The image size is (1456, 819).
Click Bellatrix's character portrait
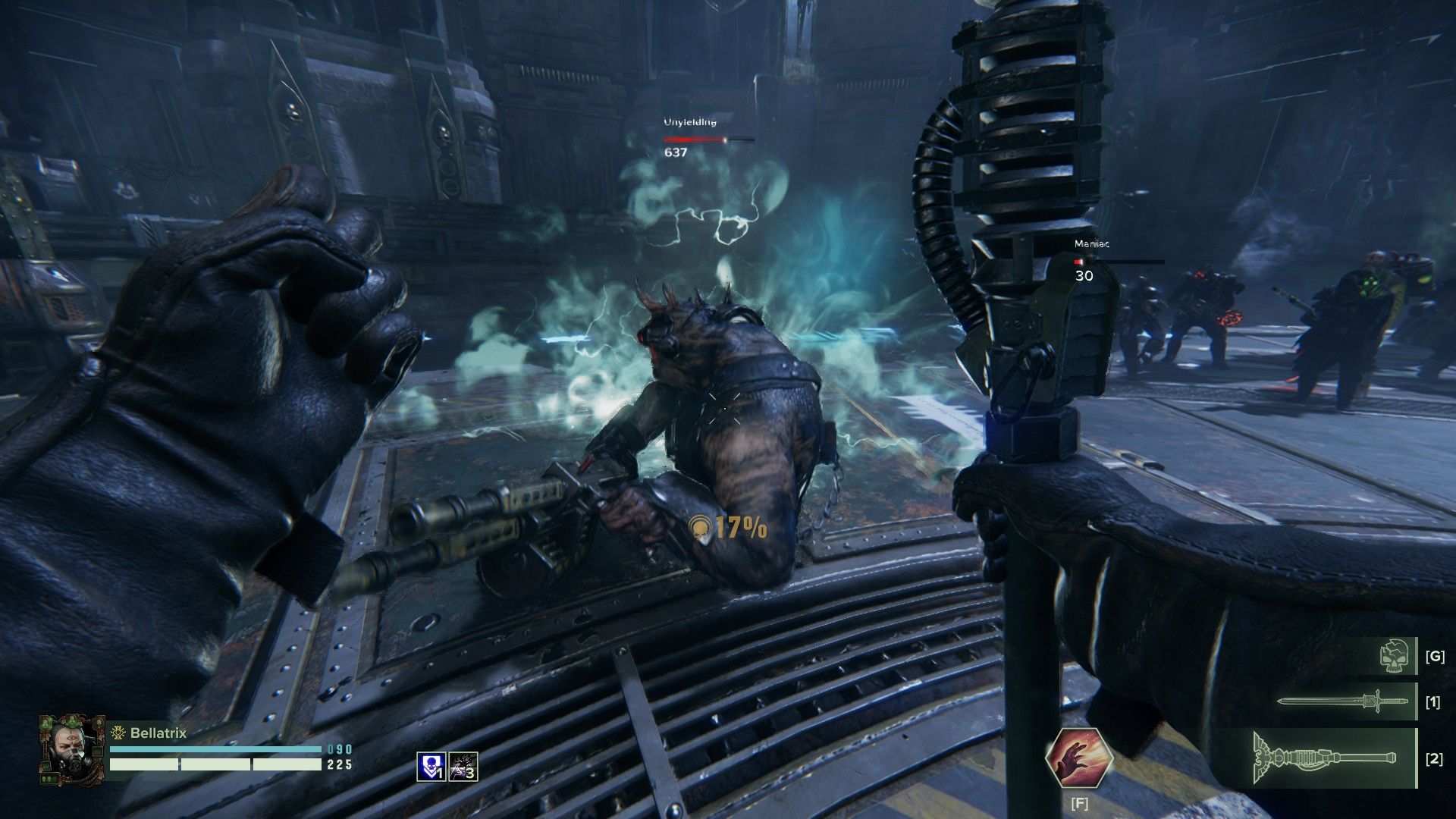point(71,748)
